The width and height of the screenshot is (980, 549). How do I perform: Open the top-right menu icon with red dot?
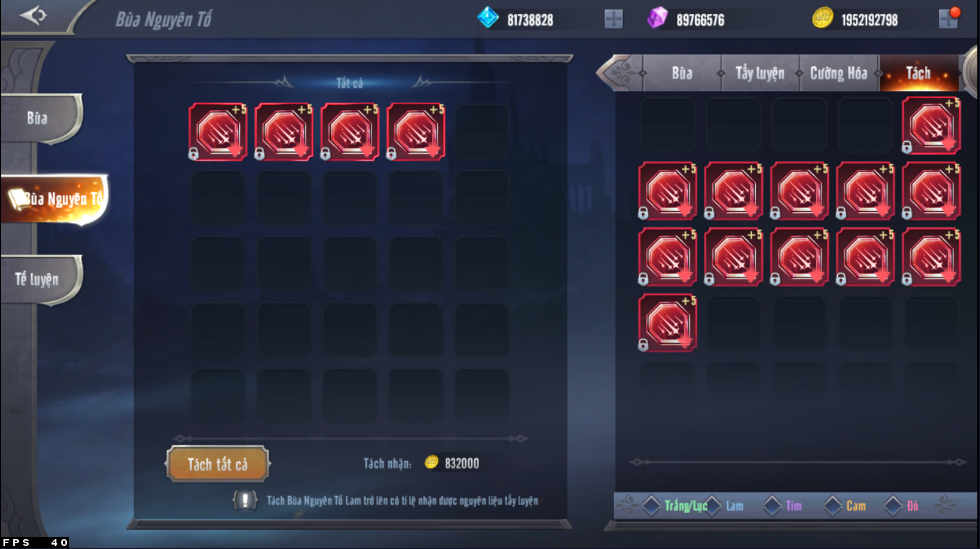pyautogui.click(x=948, y=19)
